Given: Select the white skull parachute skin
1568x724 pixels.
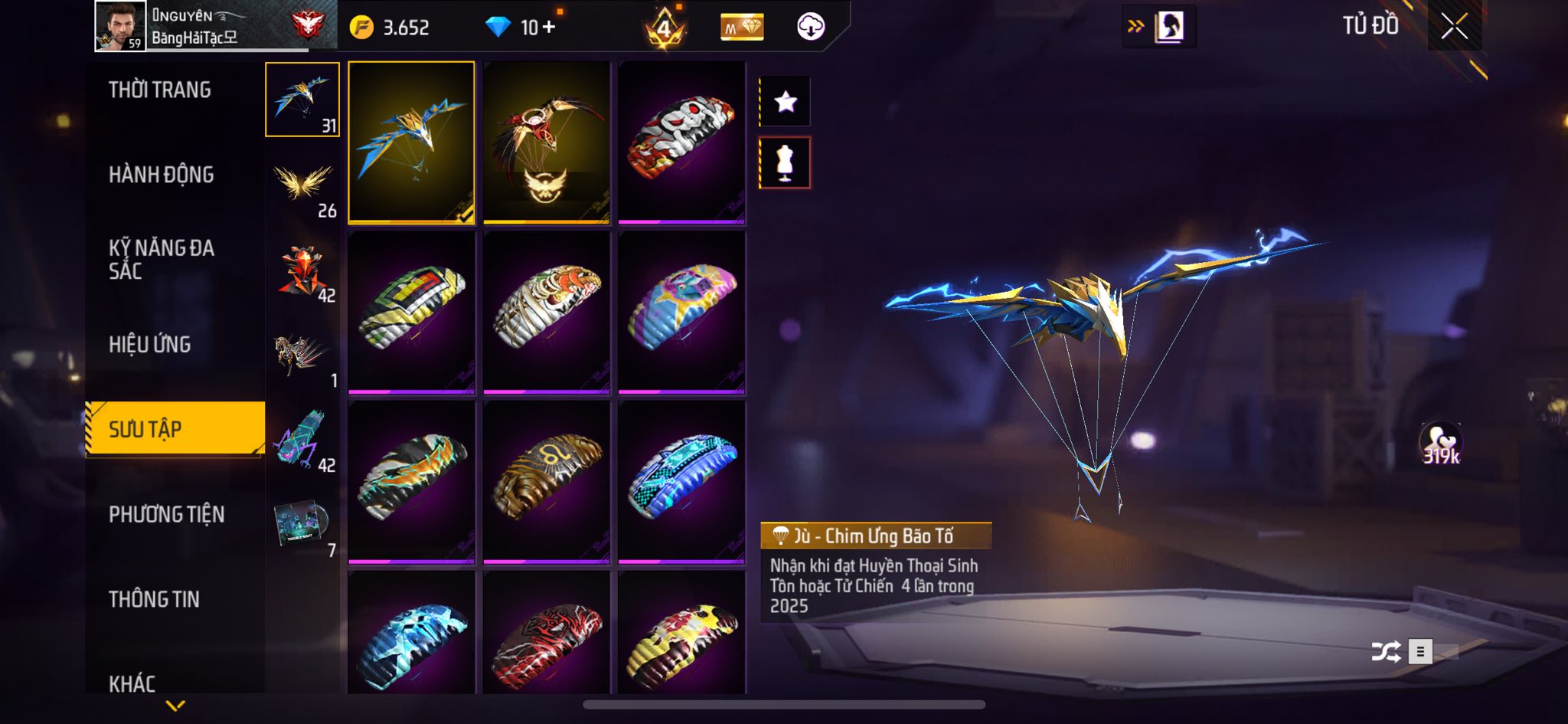Looking at the screenshot, I should [681, 143].
